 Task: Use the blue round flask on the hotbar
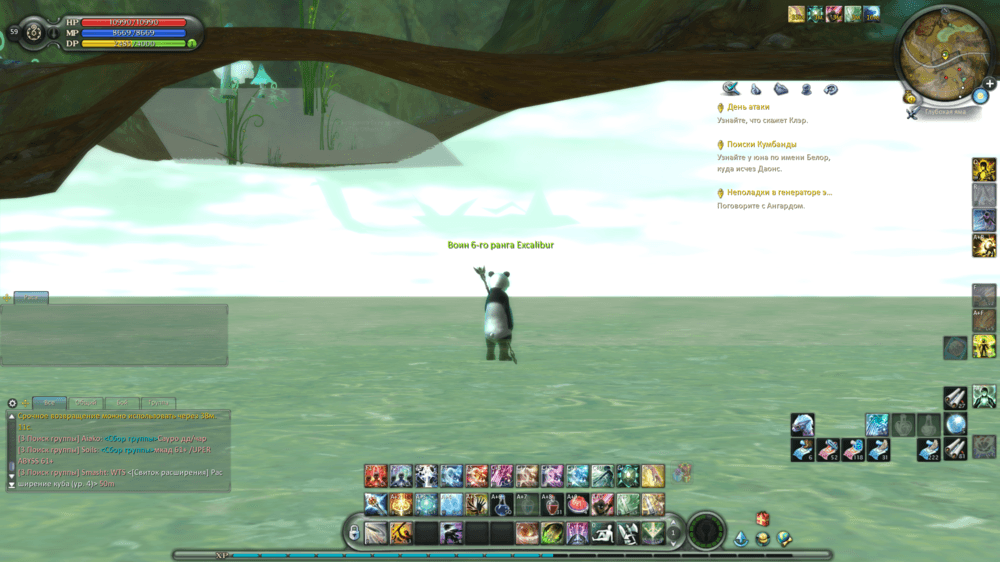click(503, 504)
